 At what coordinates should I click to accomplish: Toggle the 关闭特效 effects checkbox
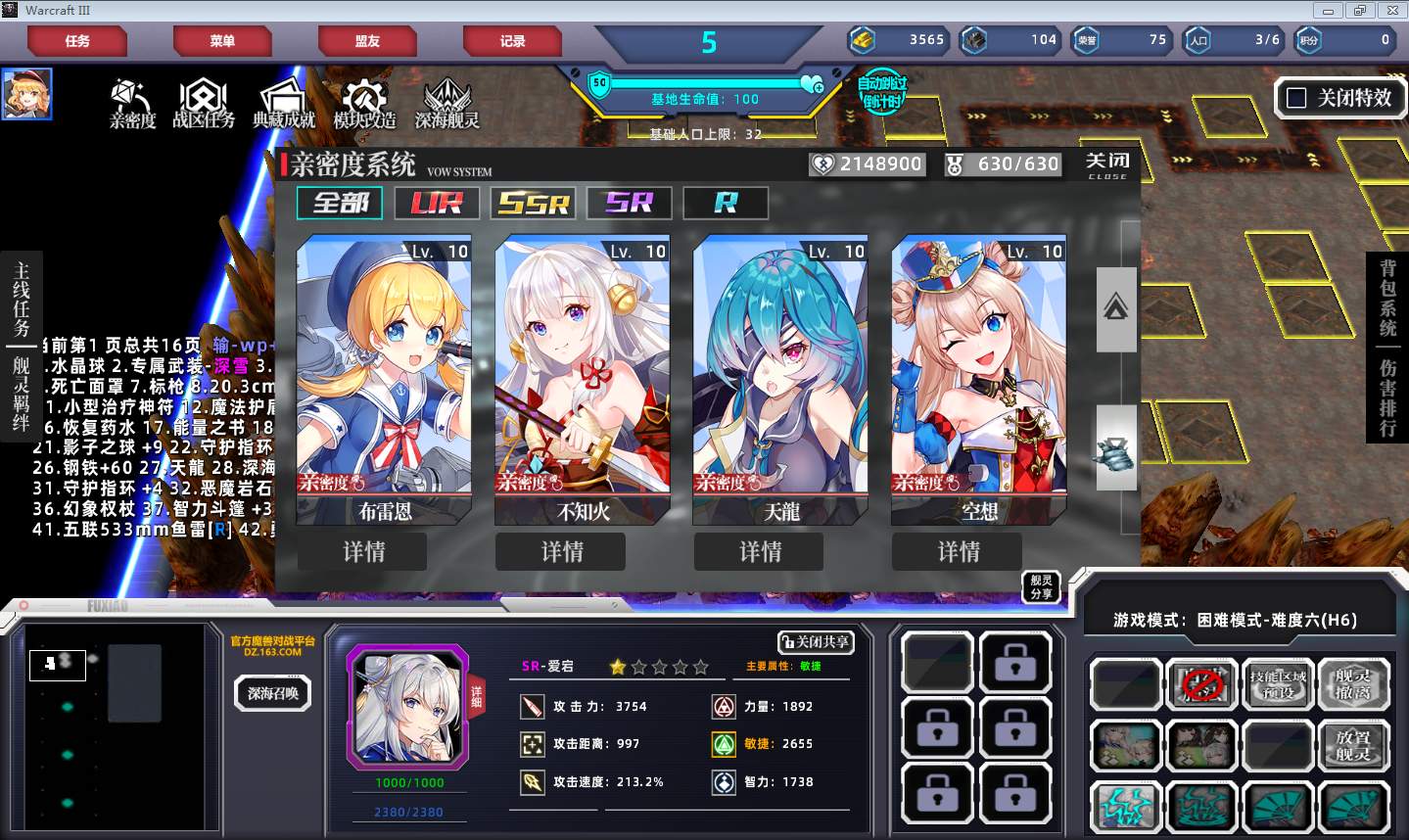[x=1296, y=98]
